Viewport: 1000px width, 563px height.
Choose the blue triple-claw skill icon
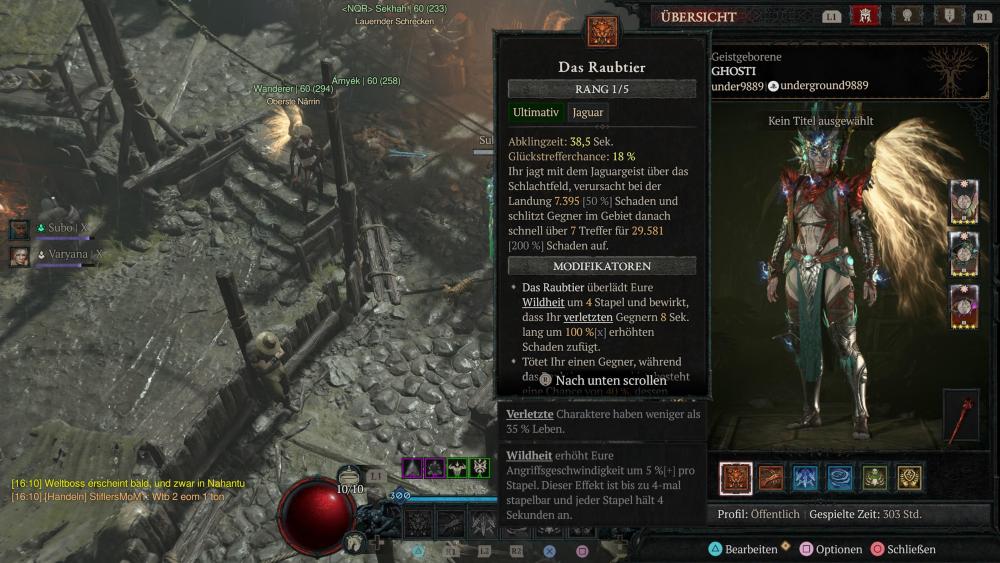pyautogui.click(x=806, y=477)
